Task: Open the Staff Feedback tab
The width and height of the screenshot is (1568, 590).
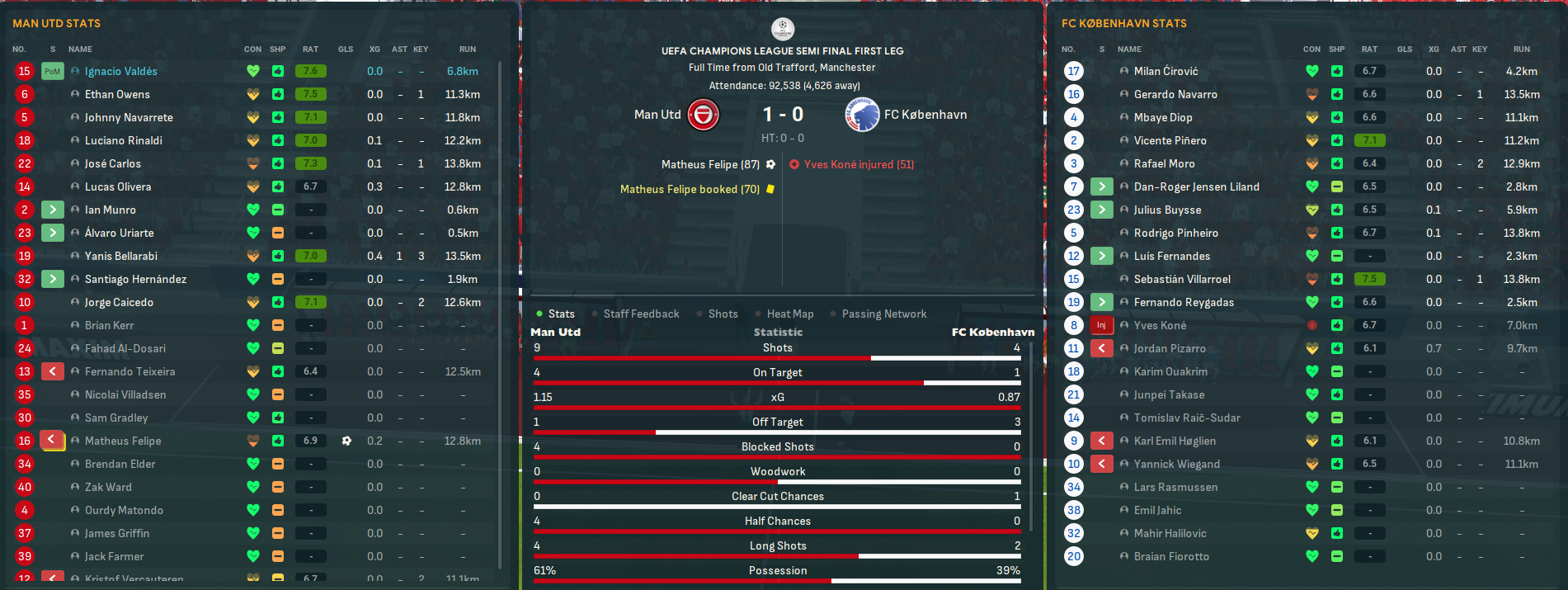Action: click(x=641, y=314)
